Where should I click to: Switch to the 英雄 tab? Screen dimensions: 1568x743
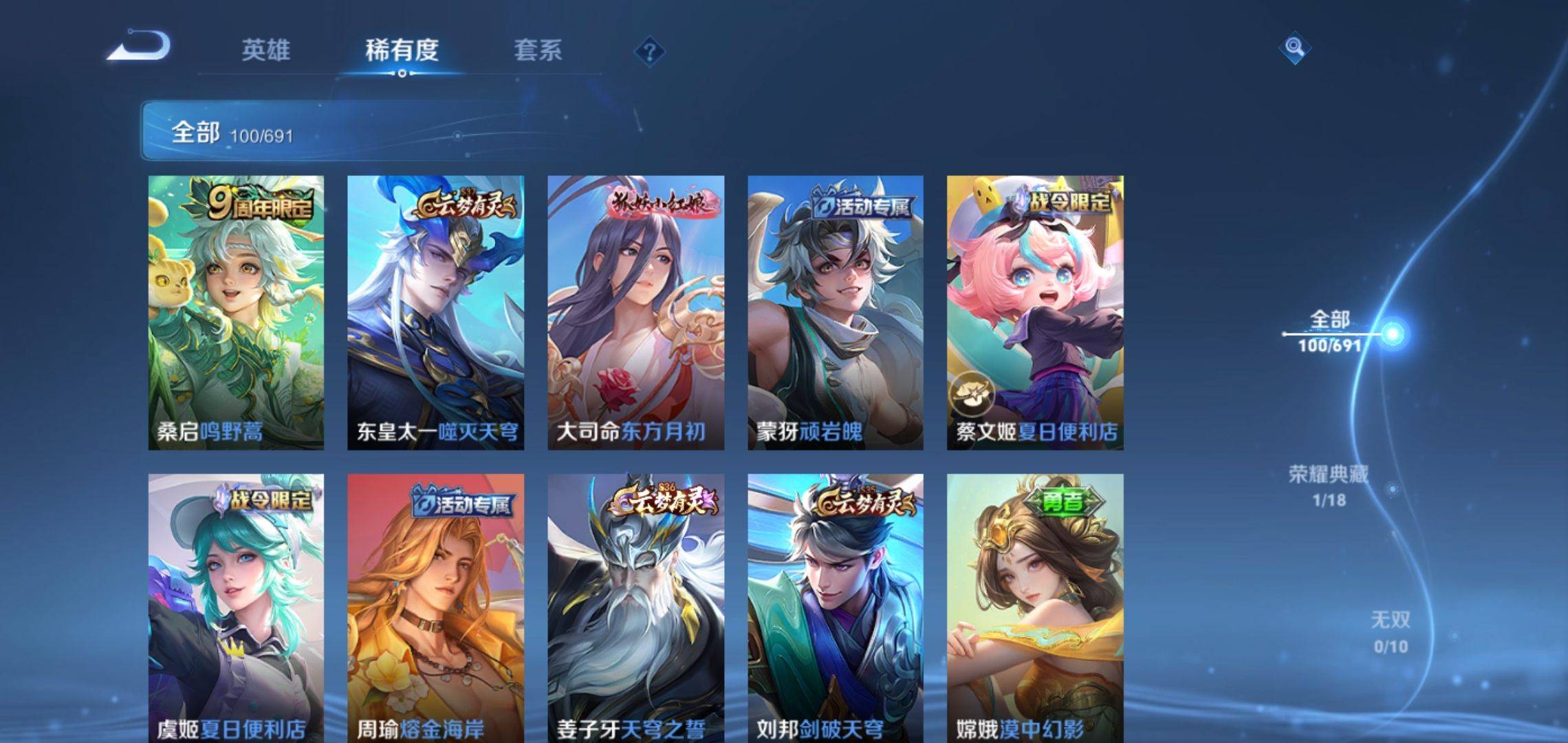(x=265, y=50)
